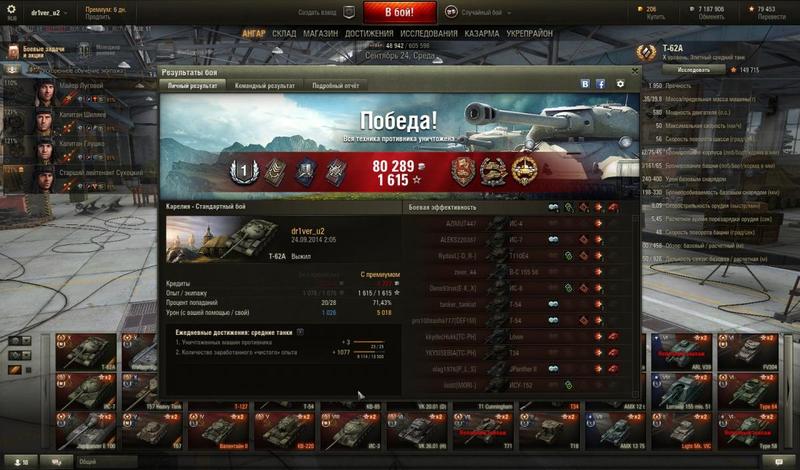
Task: Close the battle results window
Action: (633, 71)
